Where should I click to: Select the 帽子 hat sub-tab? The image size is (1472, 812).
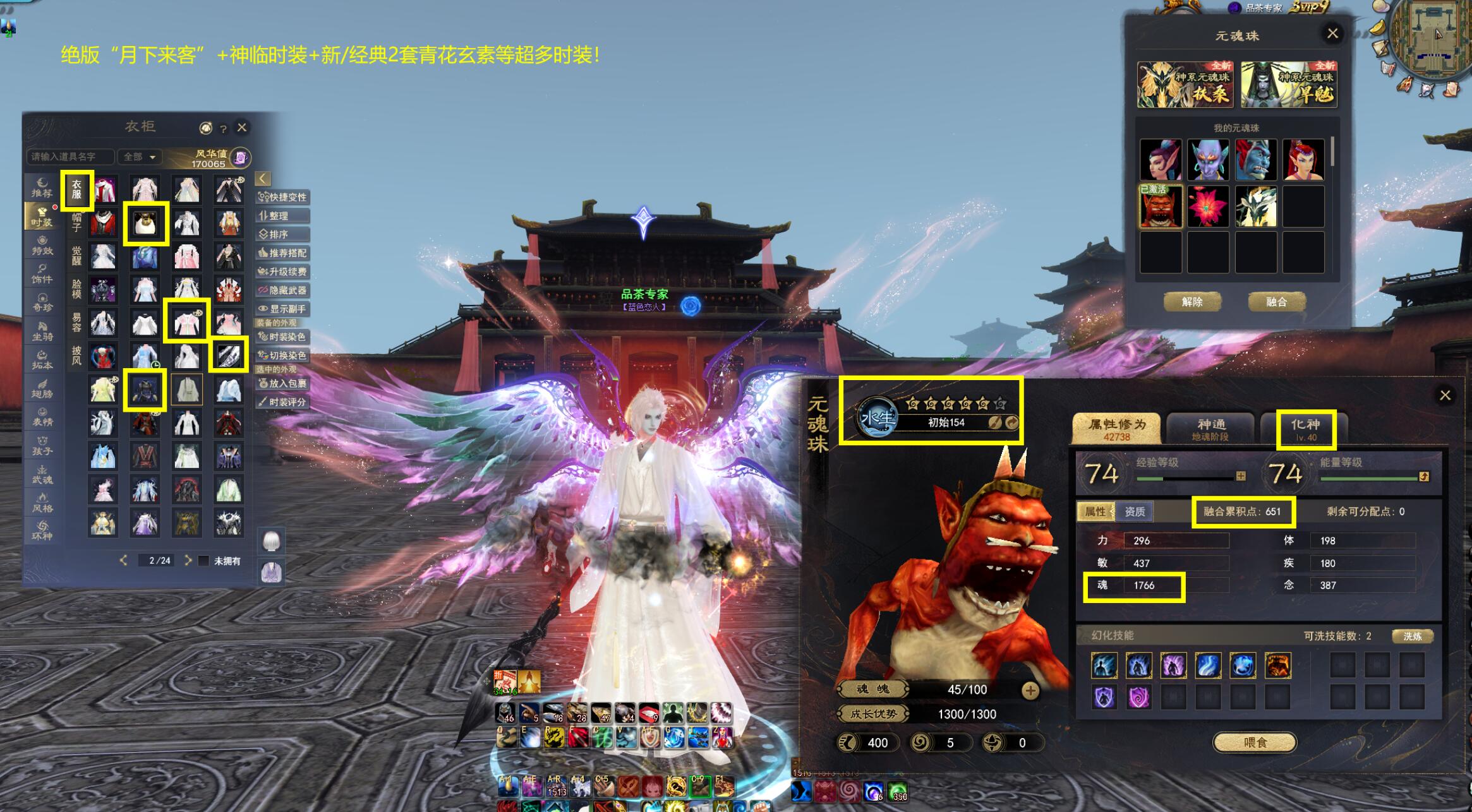tap(76, 222)
